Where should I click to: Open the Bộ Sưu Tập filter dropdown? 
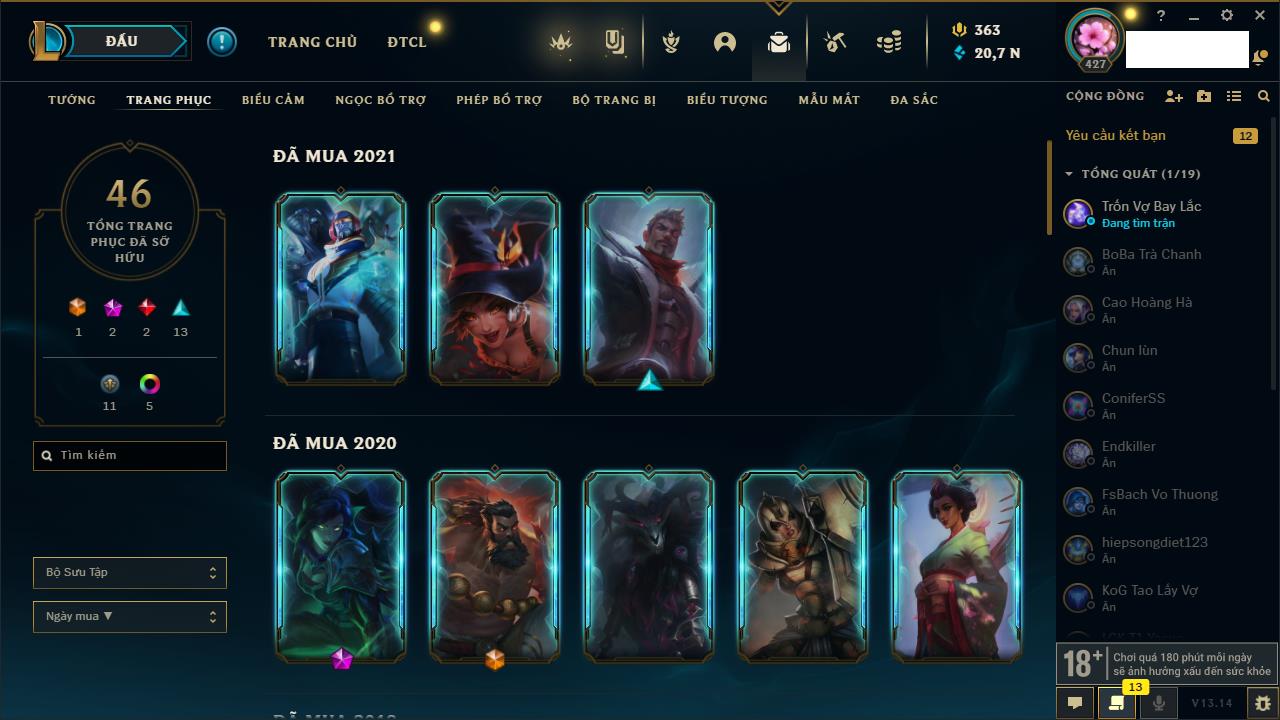coord(130,573)
